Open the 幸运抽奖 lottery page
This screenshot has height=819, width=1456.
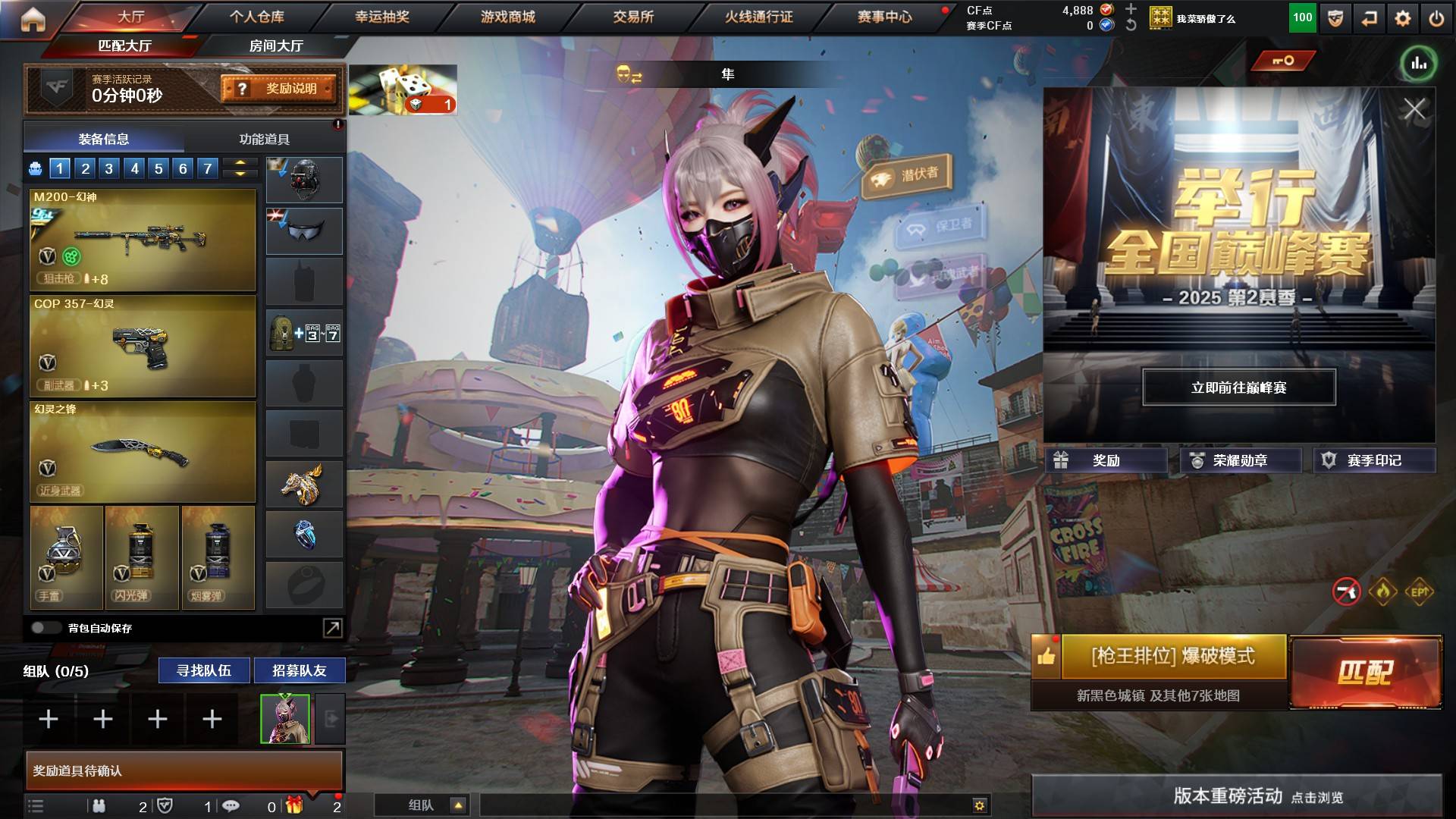coord(382,17)
